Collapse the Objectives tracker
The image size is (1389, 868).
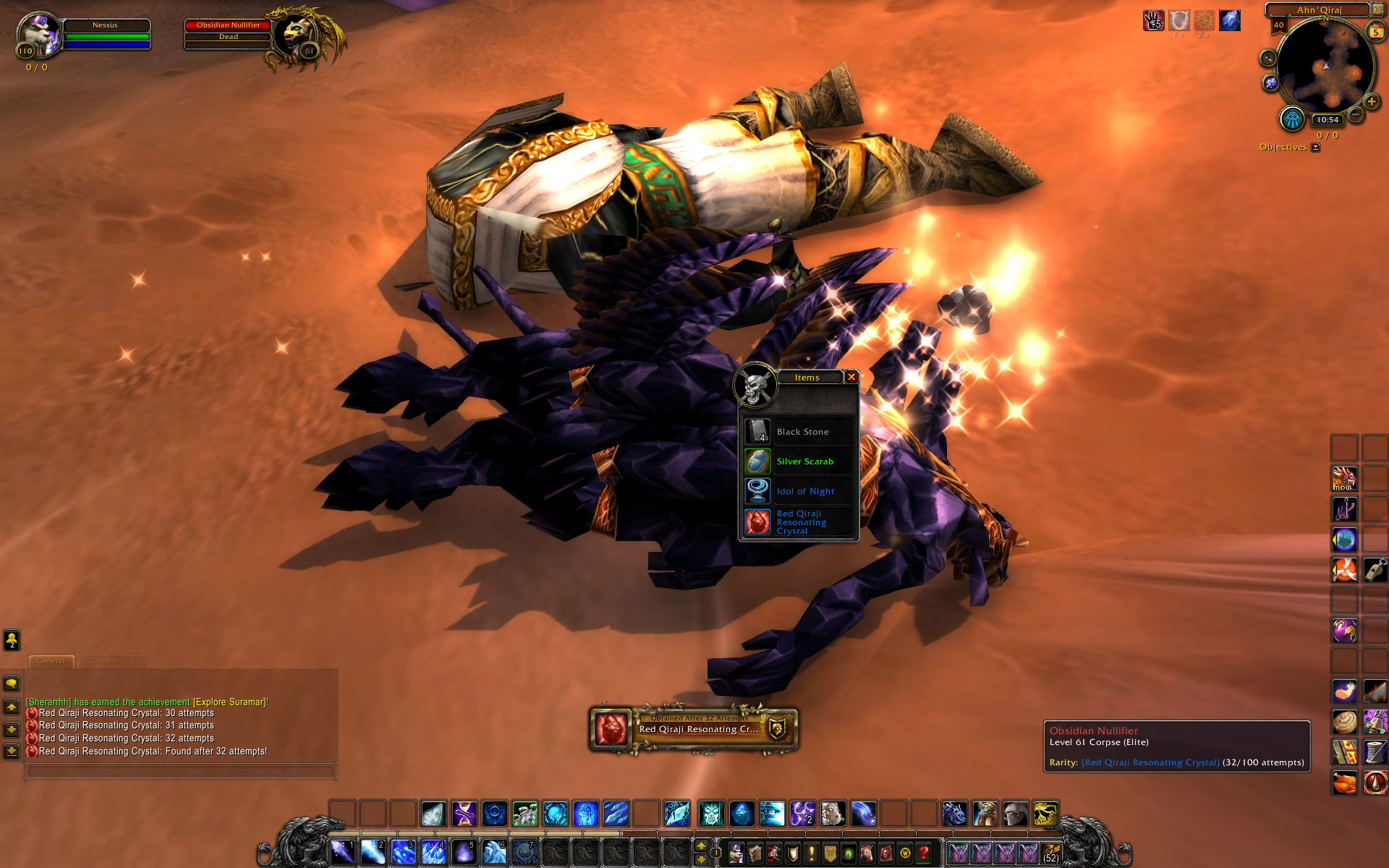(1316, 148)
